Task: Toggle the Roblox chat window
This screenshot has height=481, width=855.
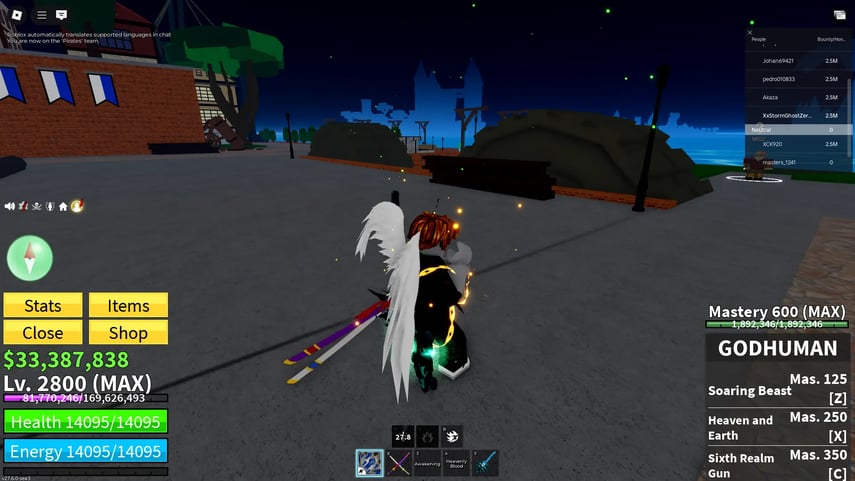Action: click(x=62, y=15)
